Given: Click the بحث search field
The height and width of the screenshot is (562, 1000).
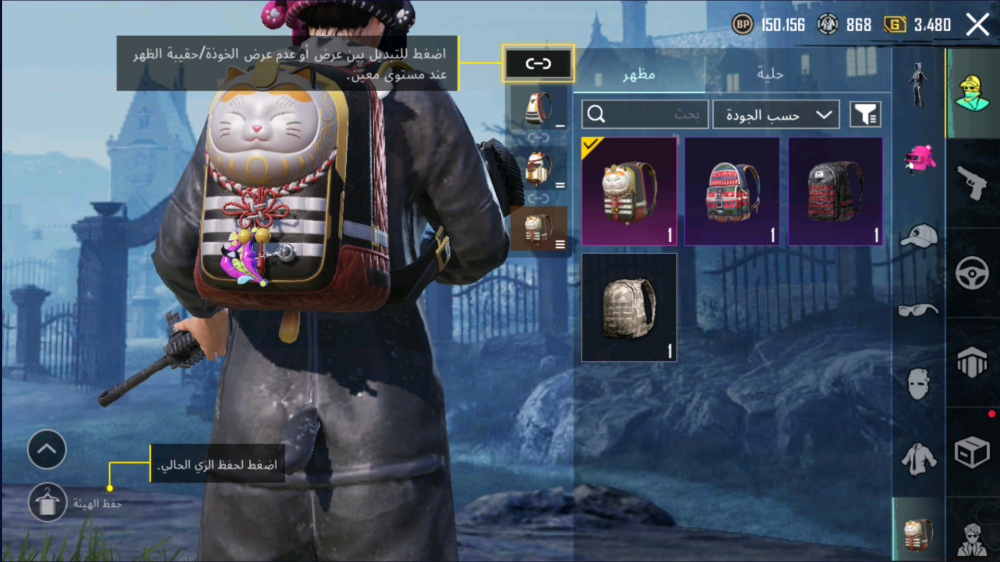Looking at the screenshot, I should point(645,114).
